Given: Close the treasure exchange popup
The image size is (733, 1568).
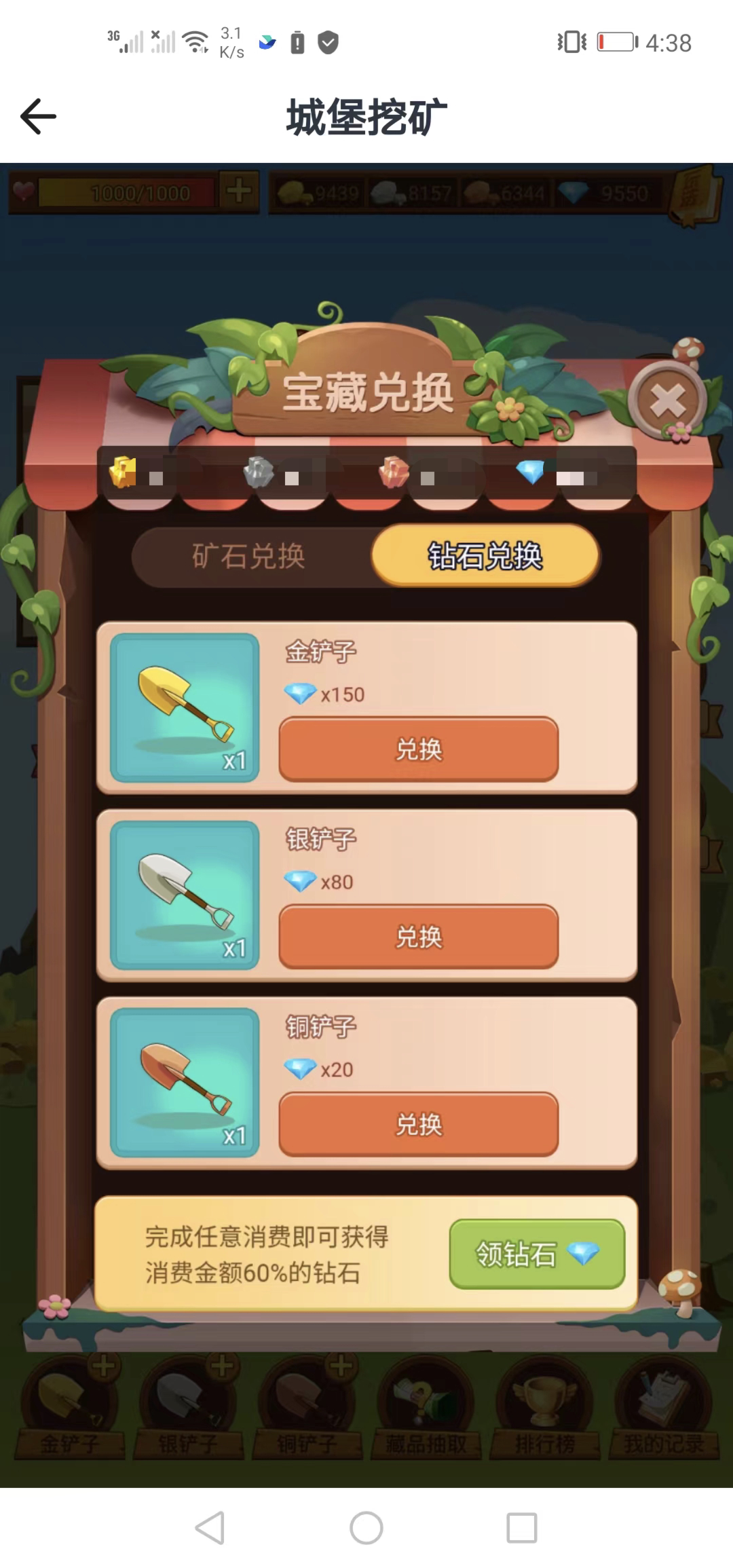Looking at the screenshot, I should pyautogui.click(x=667, y=401).
